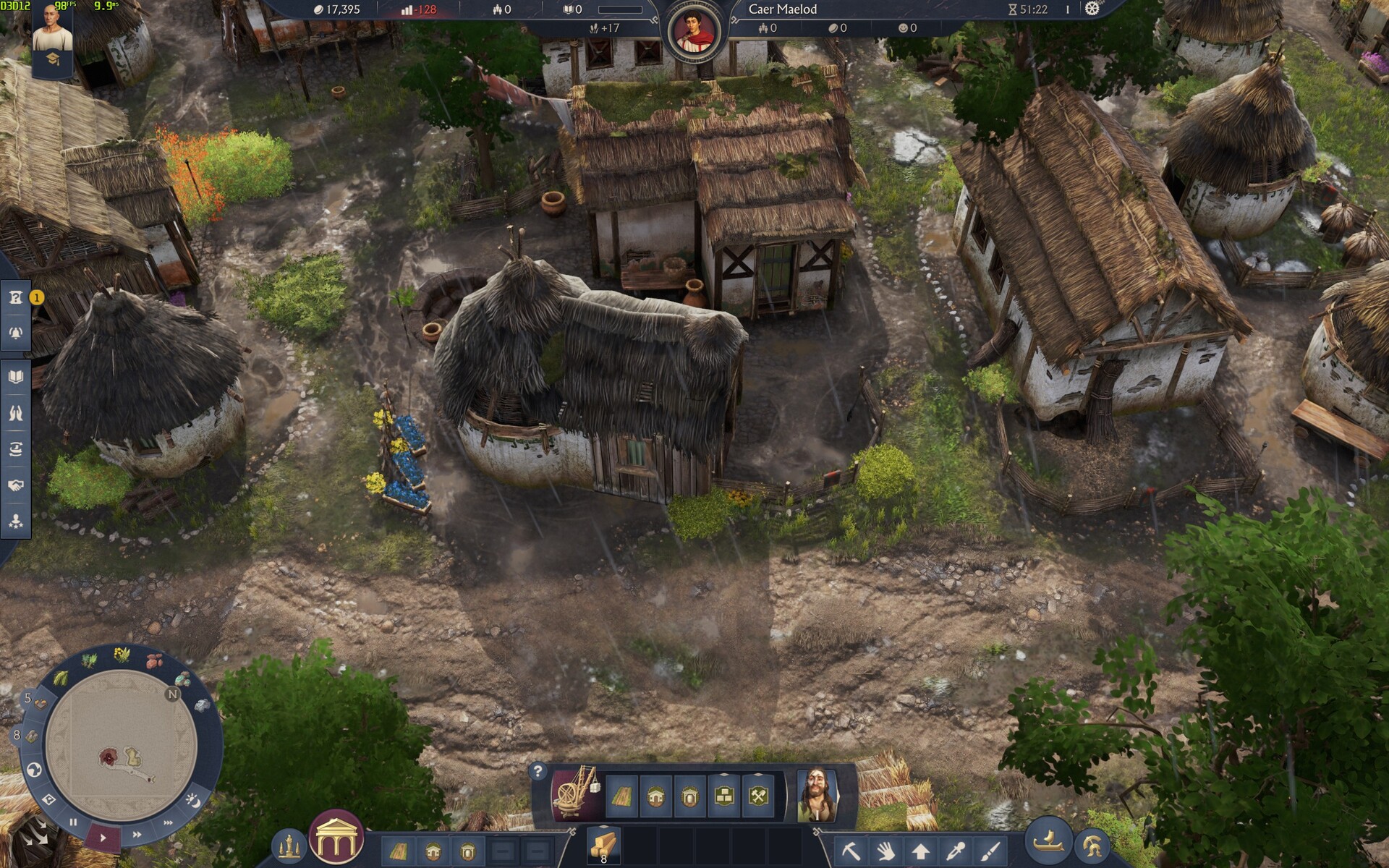Toggle the day and night cycle
The image size is (1389, 868).
(x=193, y=800)
